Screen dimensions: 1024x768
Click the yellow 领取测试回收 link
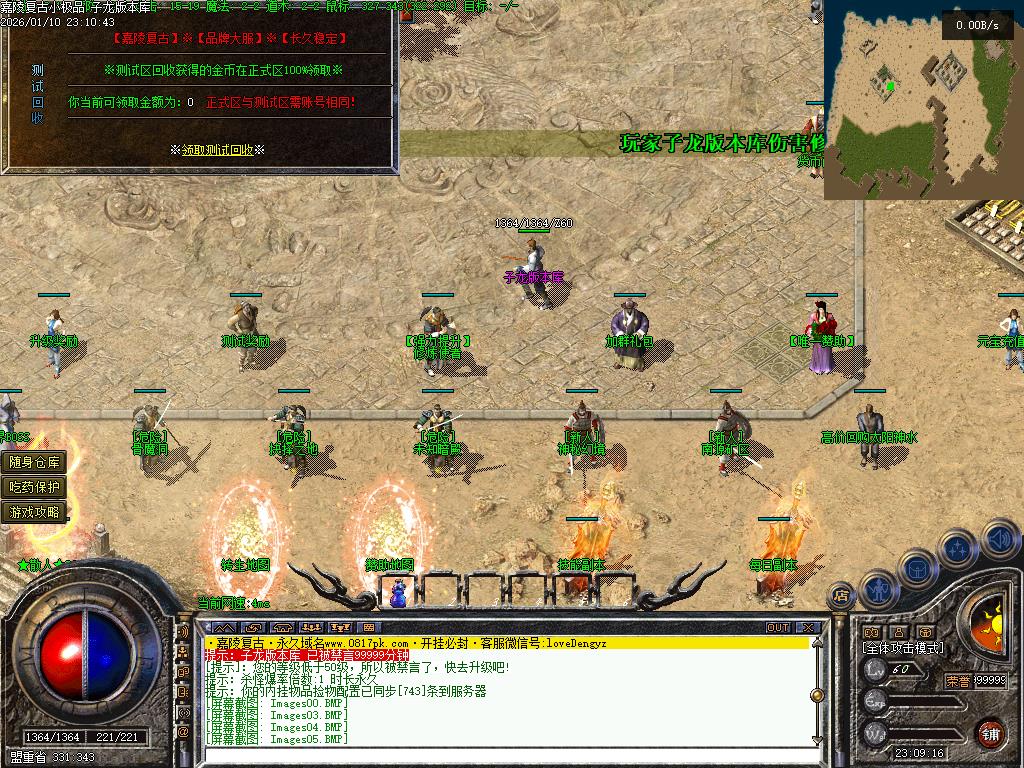[x=217, y=150]
